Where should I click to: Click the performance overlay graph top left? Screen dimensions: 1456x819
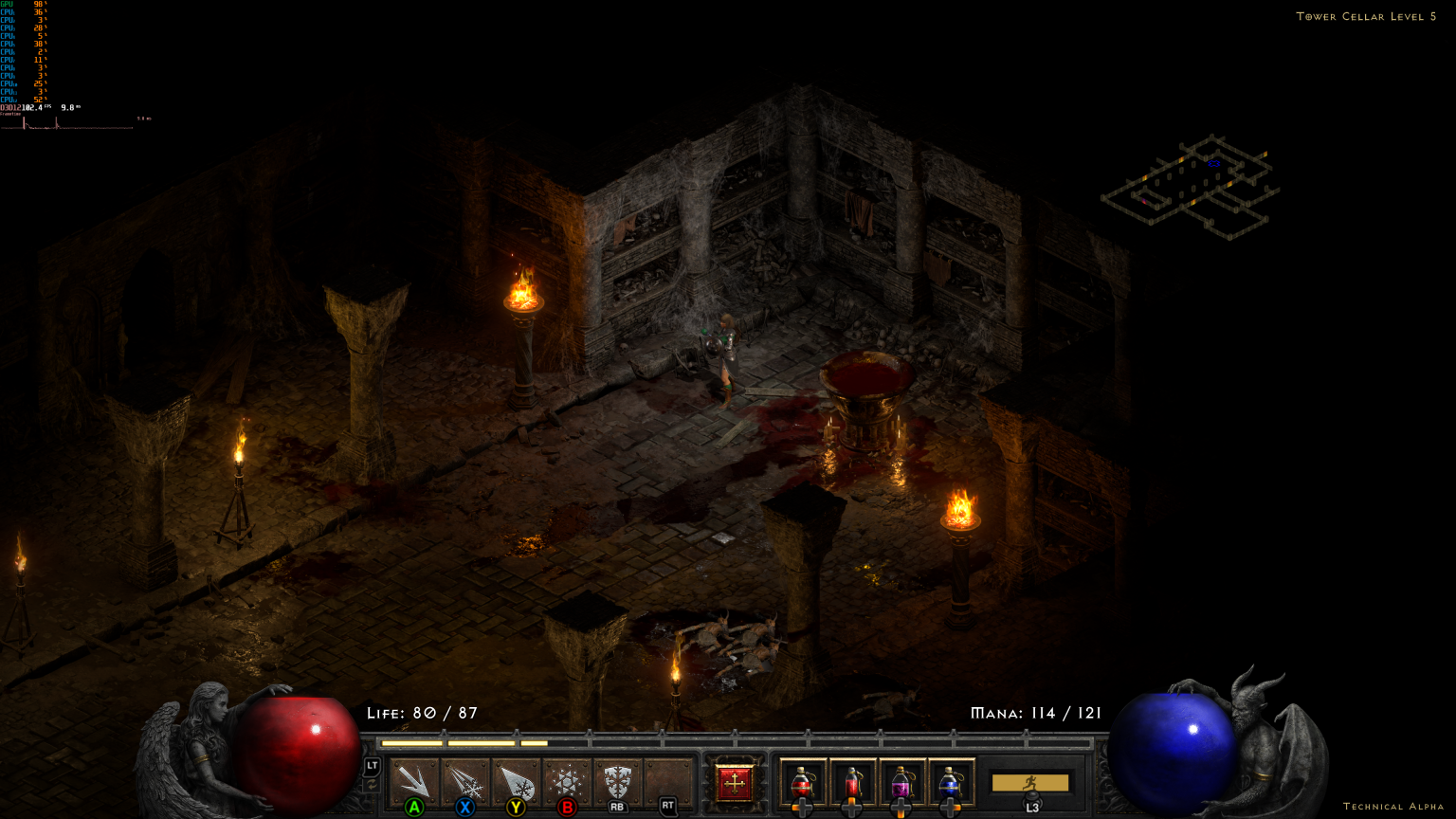[x=66, y=118]
